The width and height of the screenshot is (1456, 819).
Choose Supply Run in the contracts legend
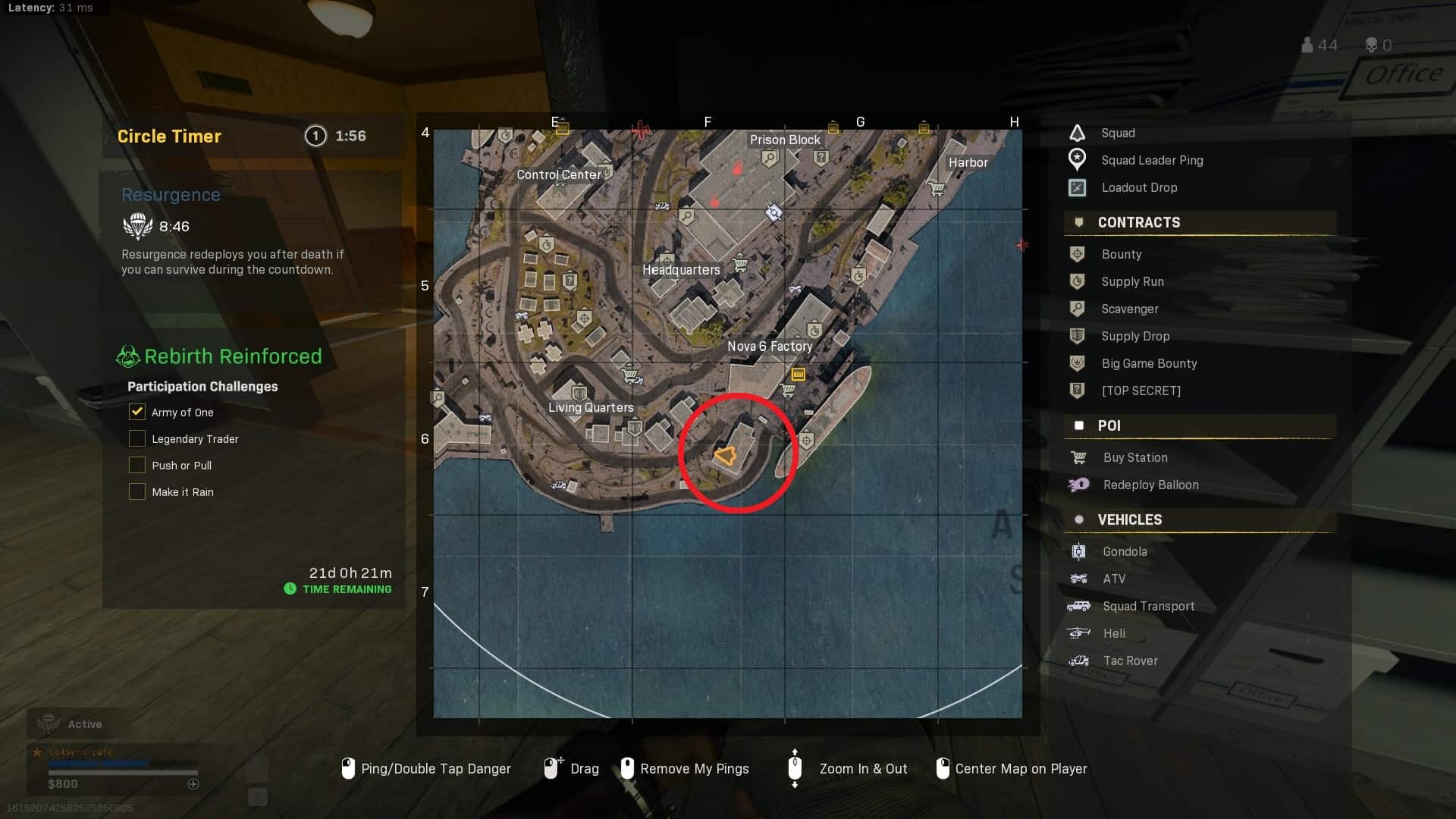coord(1131,281)
